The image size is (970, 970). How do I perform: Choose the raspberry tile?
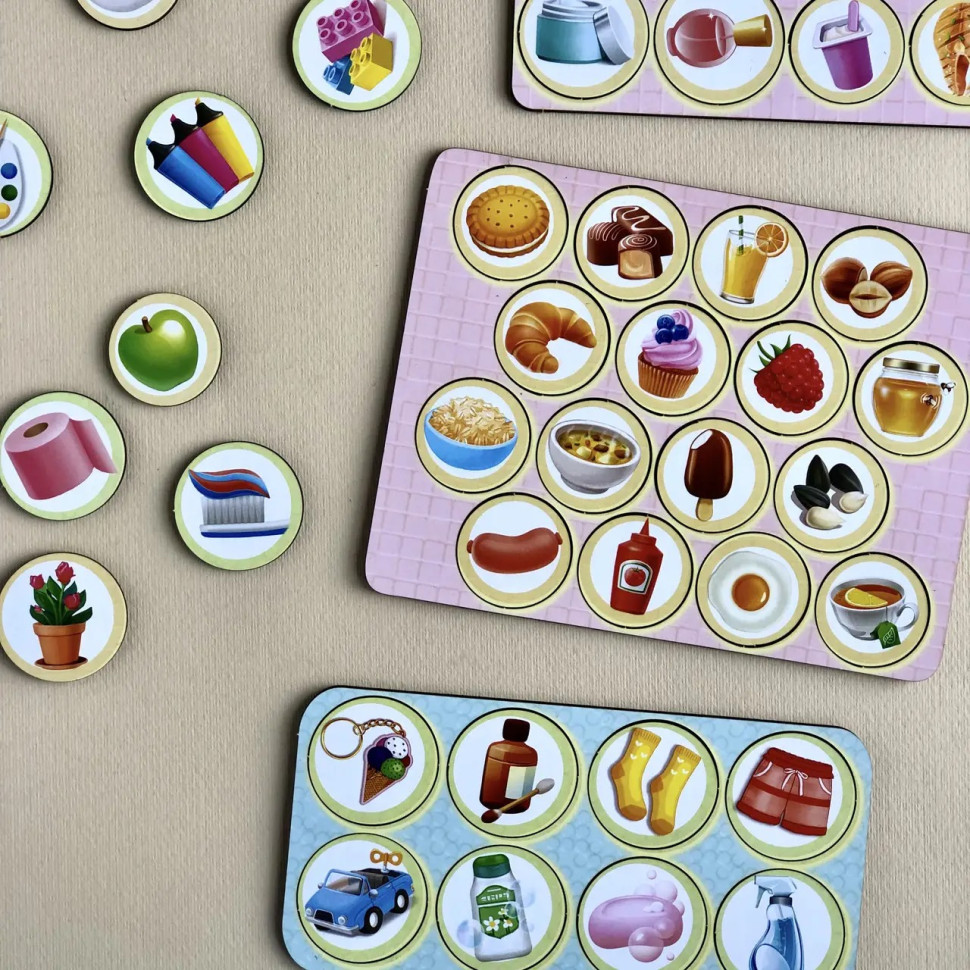click(x=791, y=378)
